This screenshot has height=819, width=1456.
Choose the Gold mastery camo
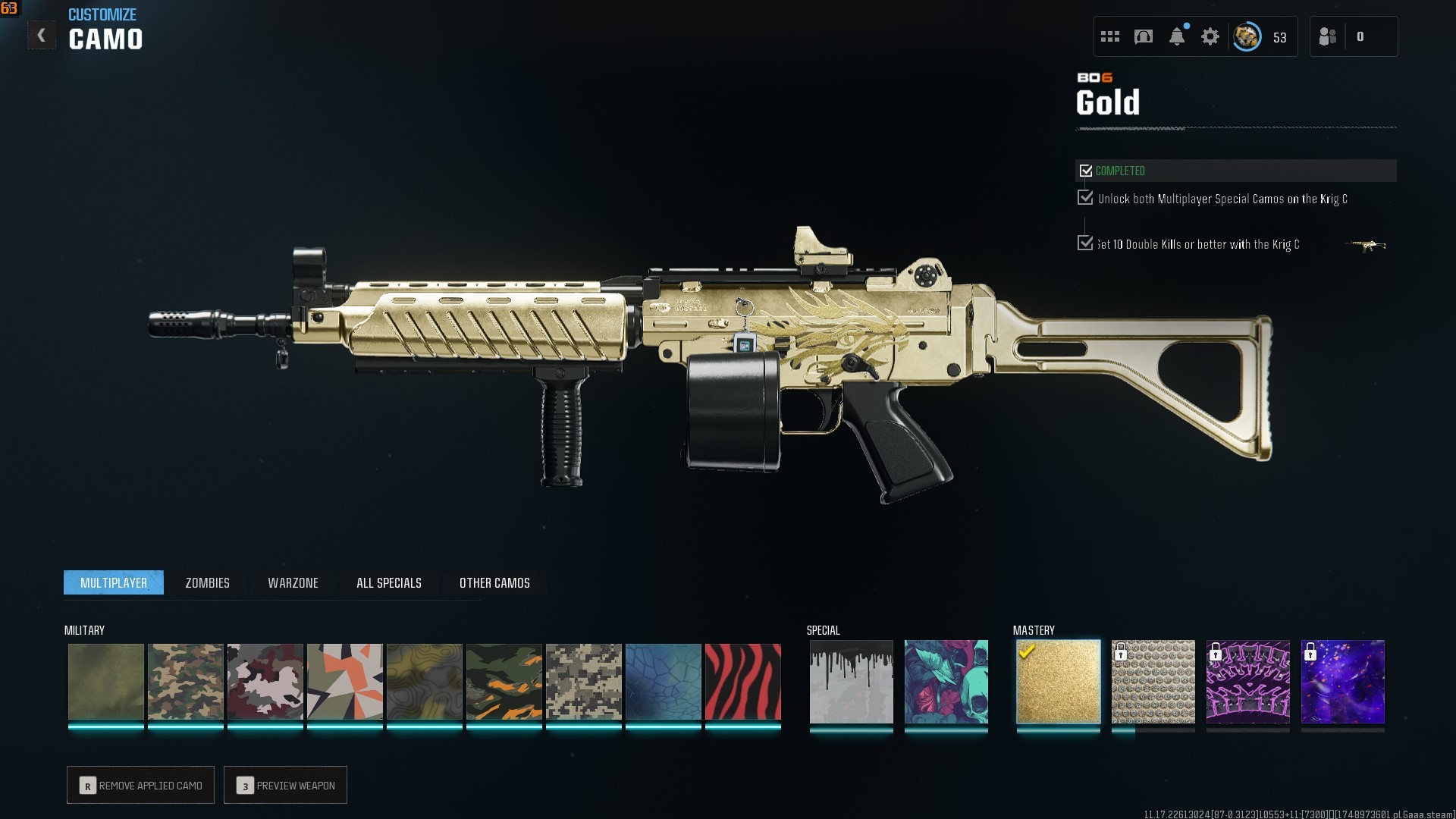pyautogui.click(x=1058, y=681)
